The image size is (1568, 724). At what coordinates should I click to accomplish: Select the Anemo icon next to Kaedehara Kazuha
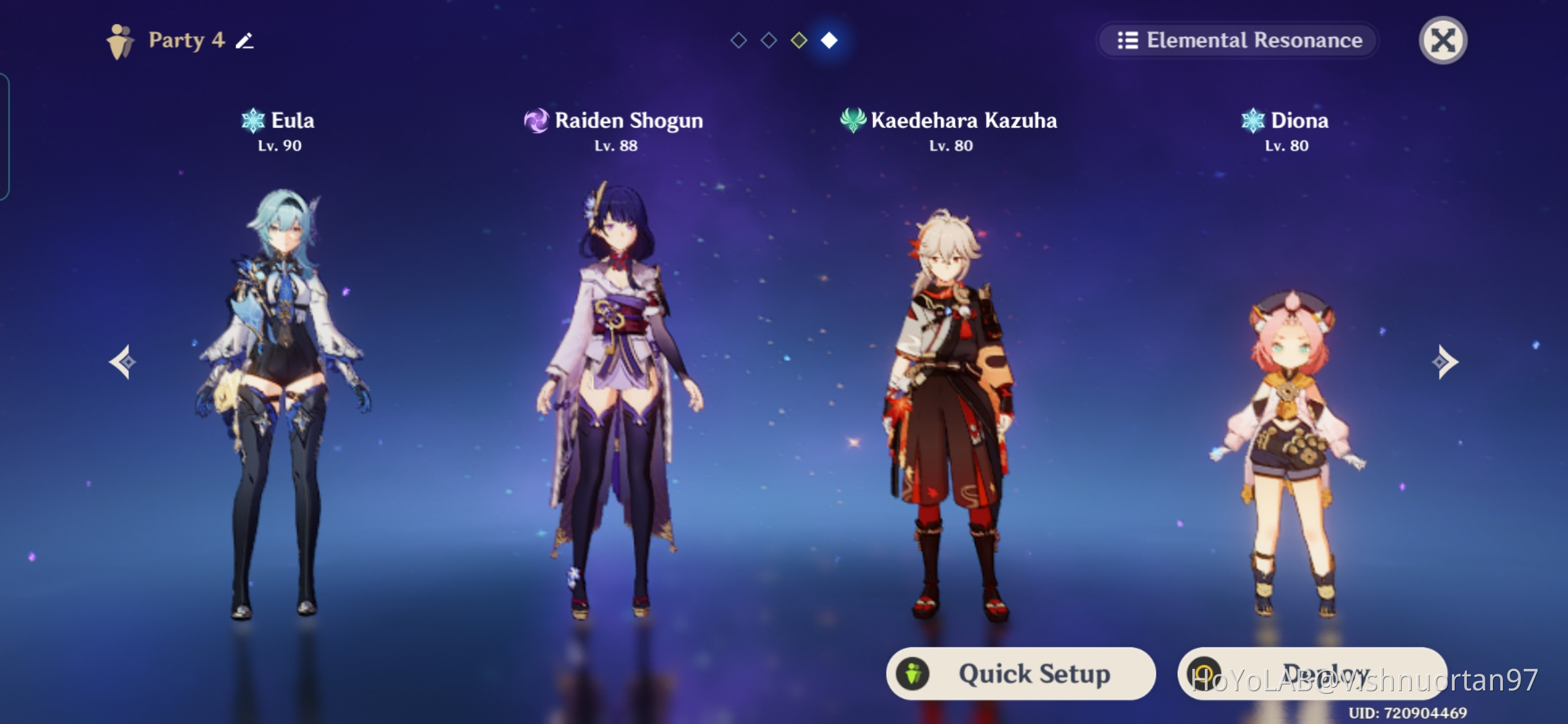852,121
